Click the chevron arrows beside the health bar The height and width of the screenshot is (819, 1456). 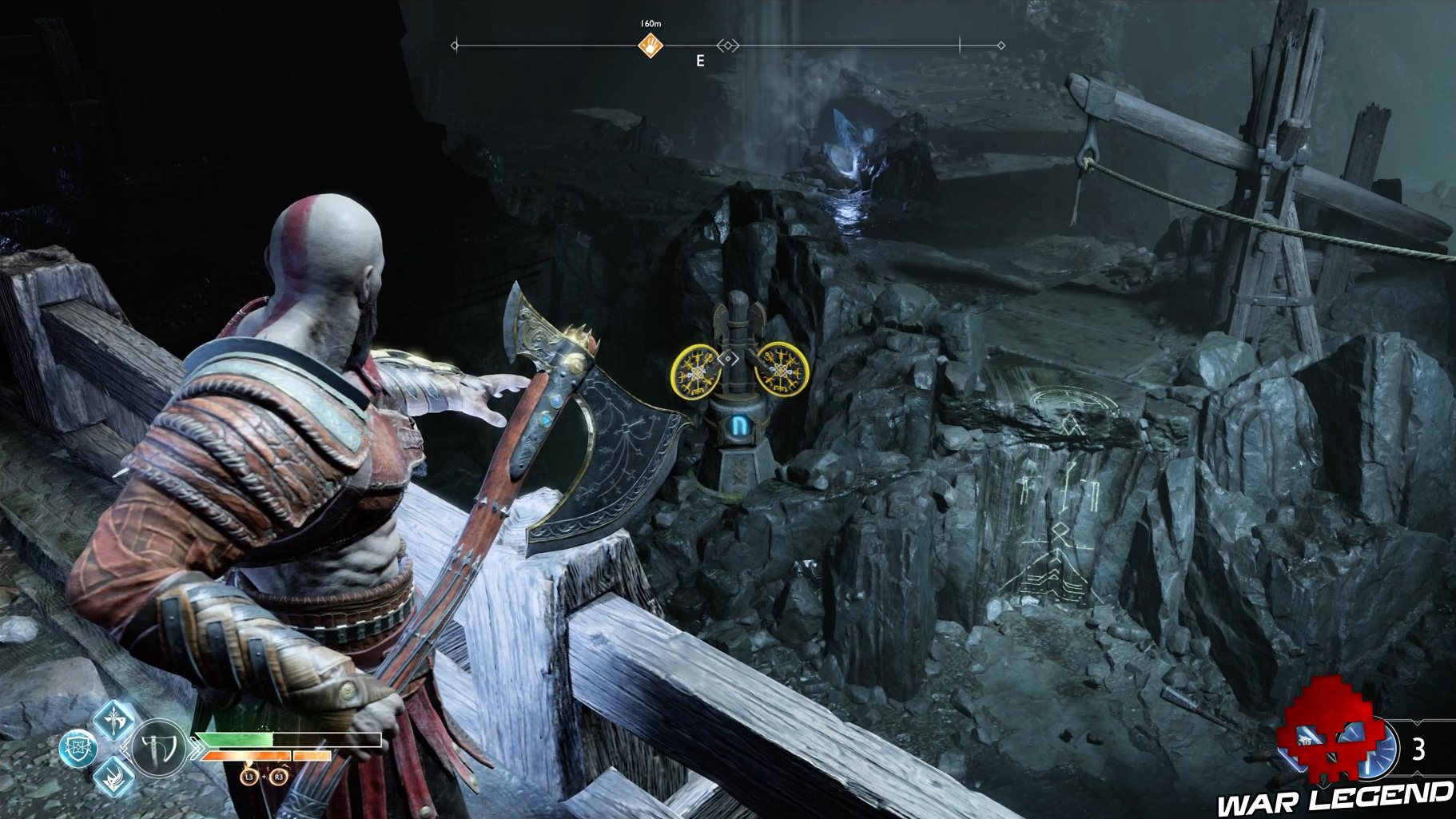(x=197, y=747)
